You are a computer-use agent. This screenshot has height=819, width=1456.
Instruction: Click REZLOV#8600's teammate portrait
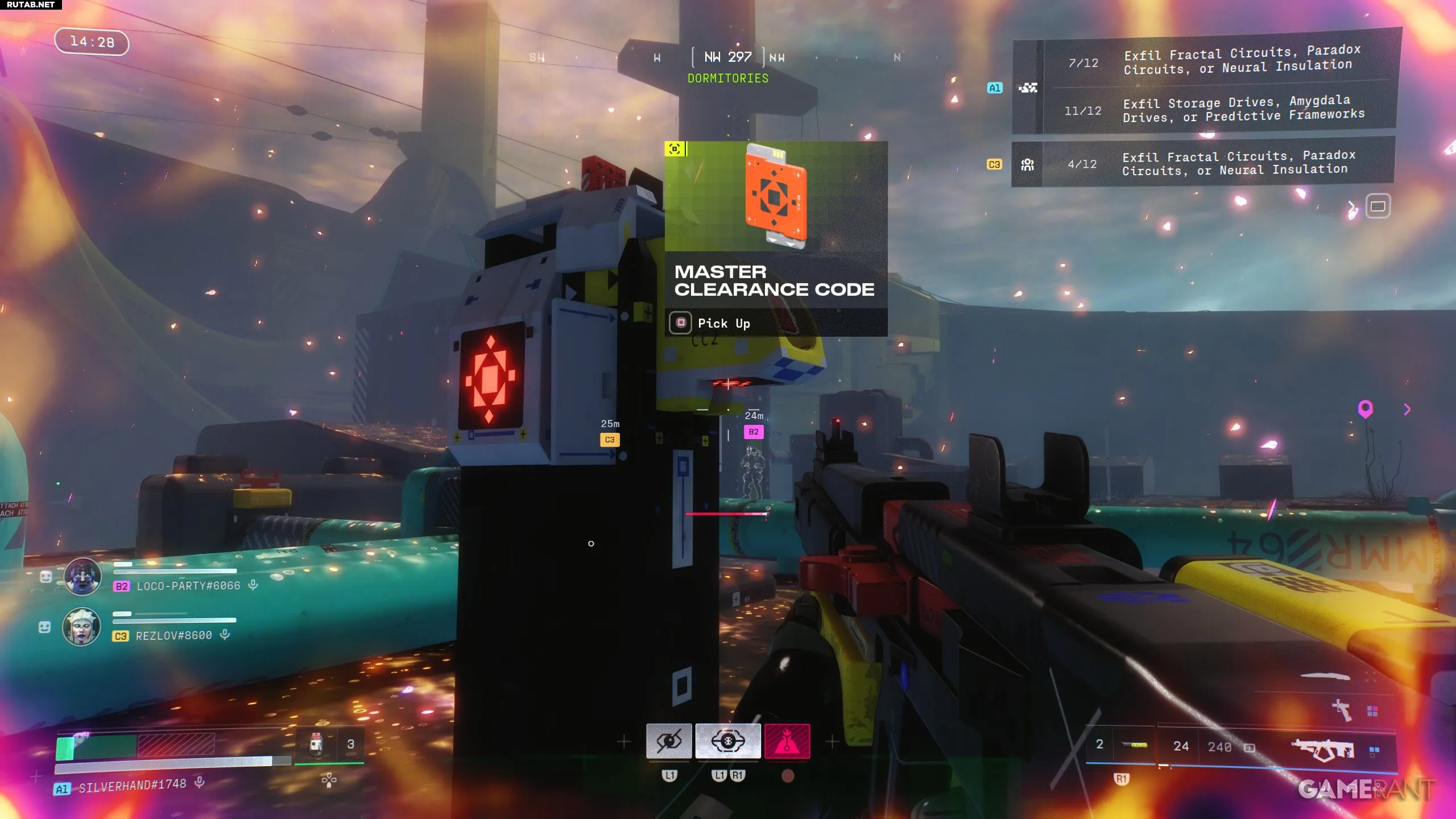tap(81, 627)
